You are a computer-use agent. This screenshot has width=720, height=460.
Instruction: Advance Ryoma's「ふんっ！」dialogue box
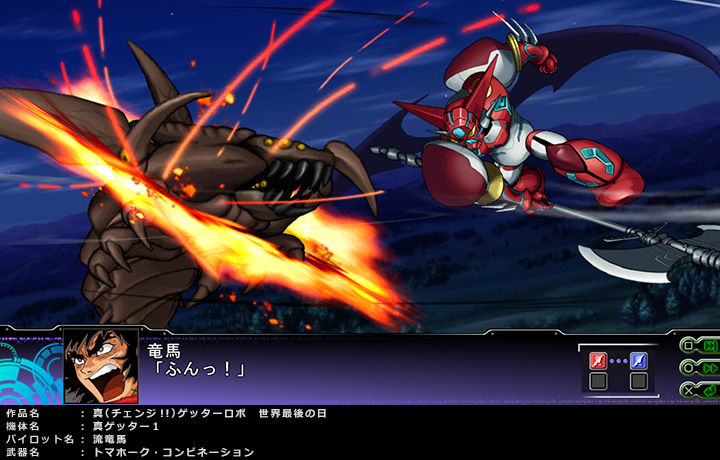[350, 366]
